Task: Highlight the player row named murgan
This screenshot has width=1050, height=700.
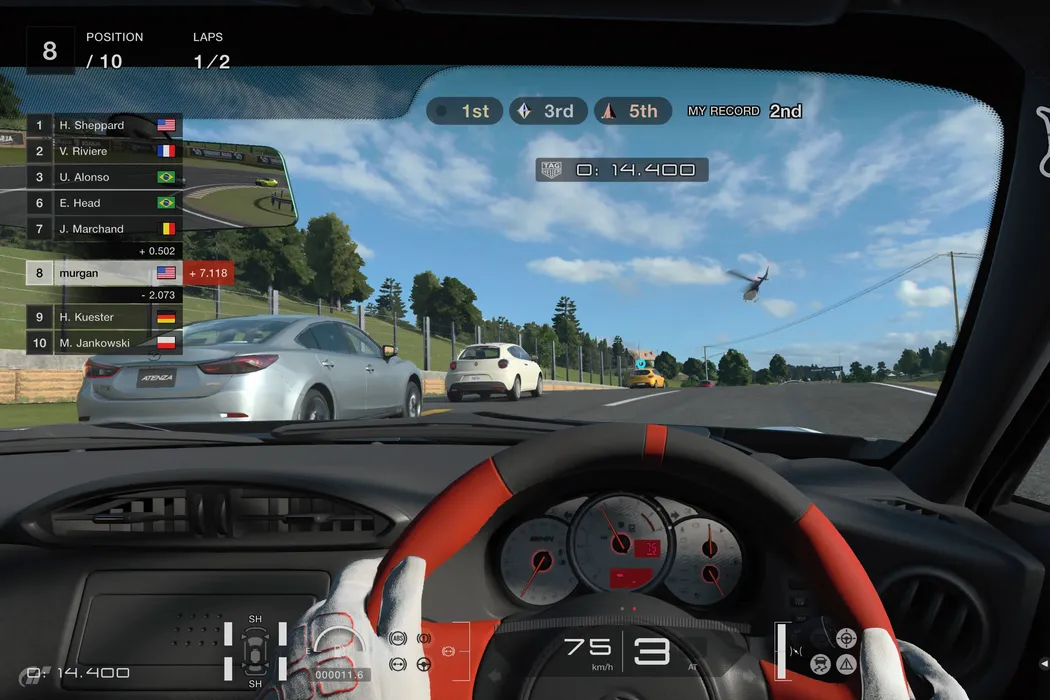Action: click(104, 273)
